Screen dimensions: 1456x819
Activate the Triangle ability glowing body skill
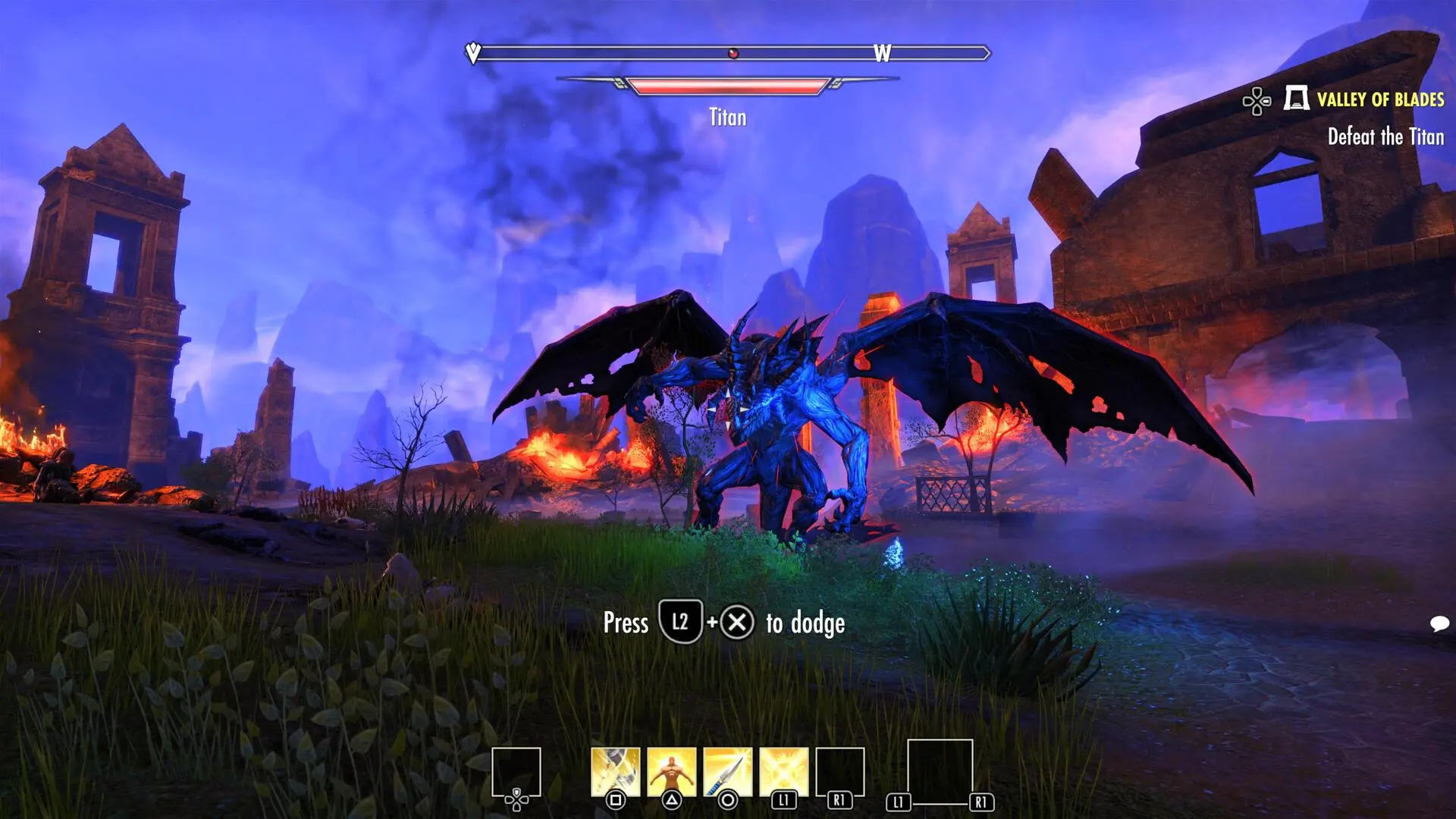(671, 772)
